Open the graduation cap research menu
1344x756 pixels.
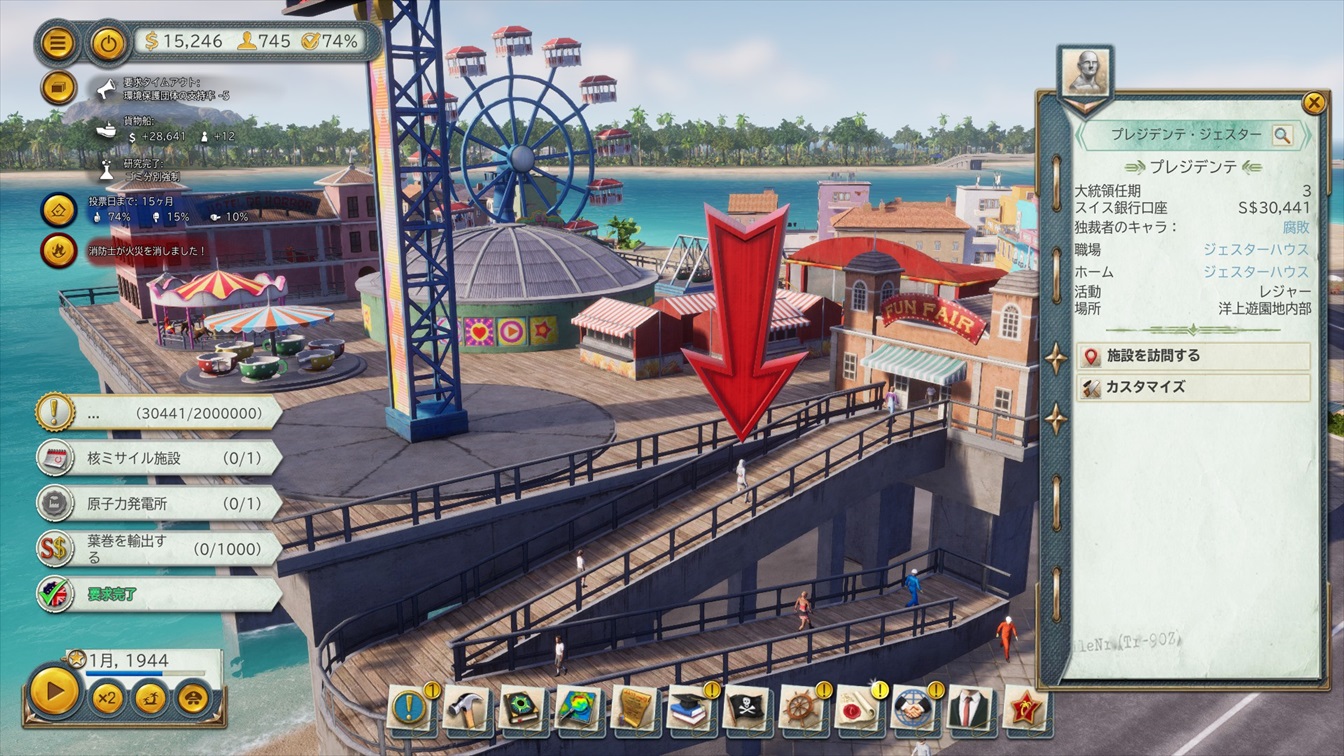pyautogui.click(x=690, y=708)
